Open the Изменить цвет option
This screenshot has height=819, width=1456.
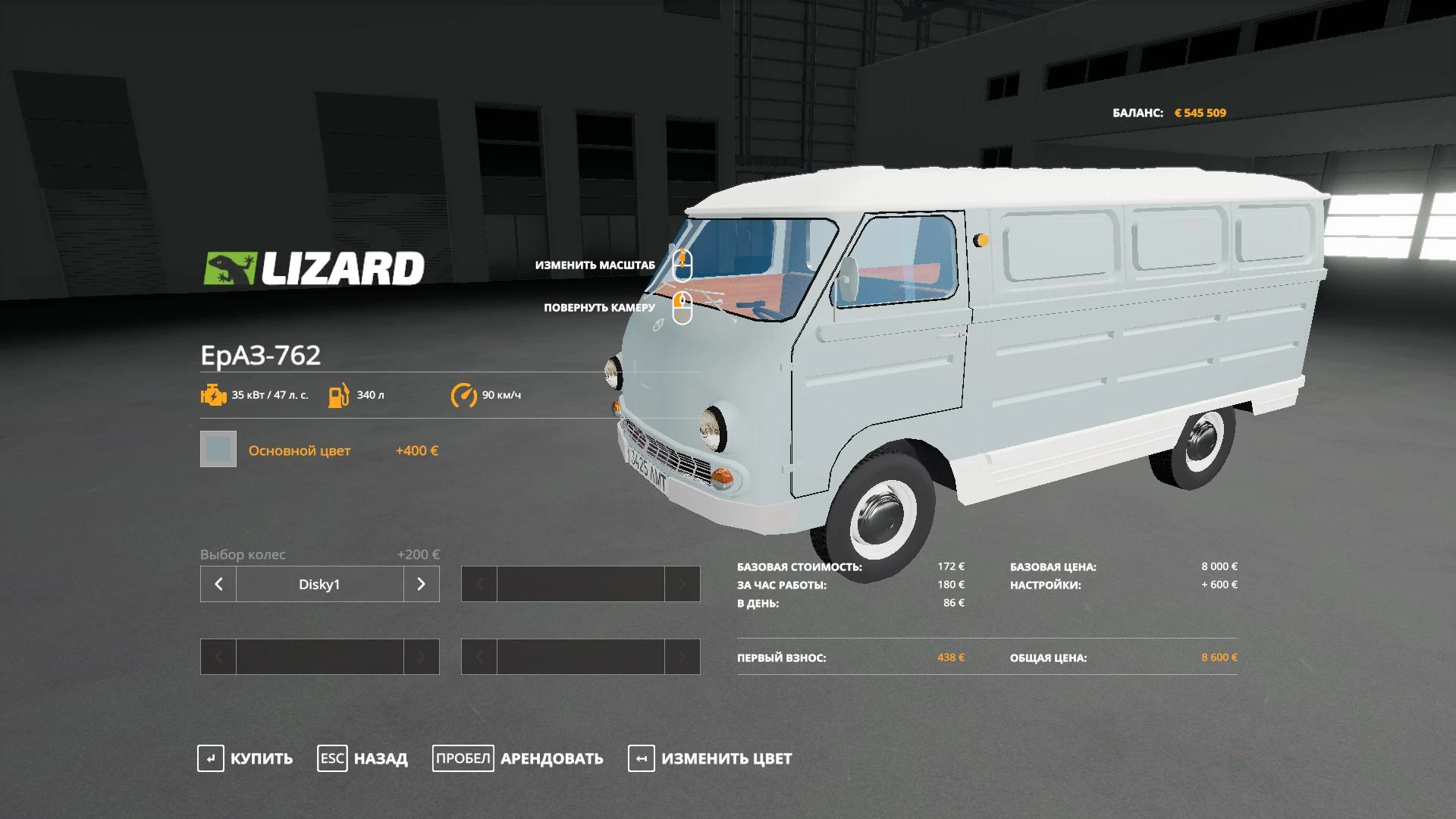710,758
